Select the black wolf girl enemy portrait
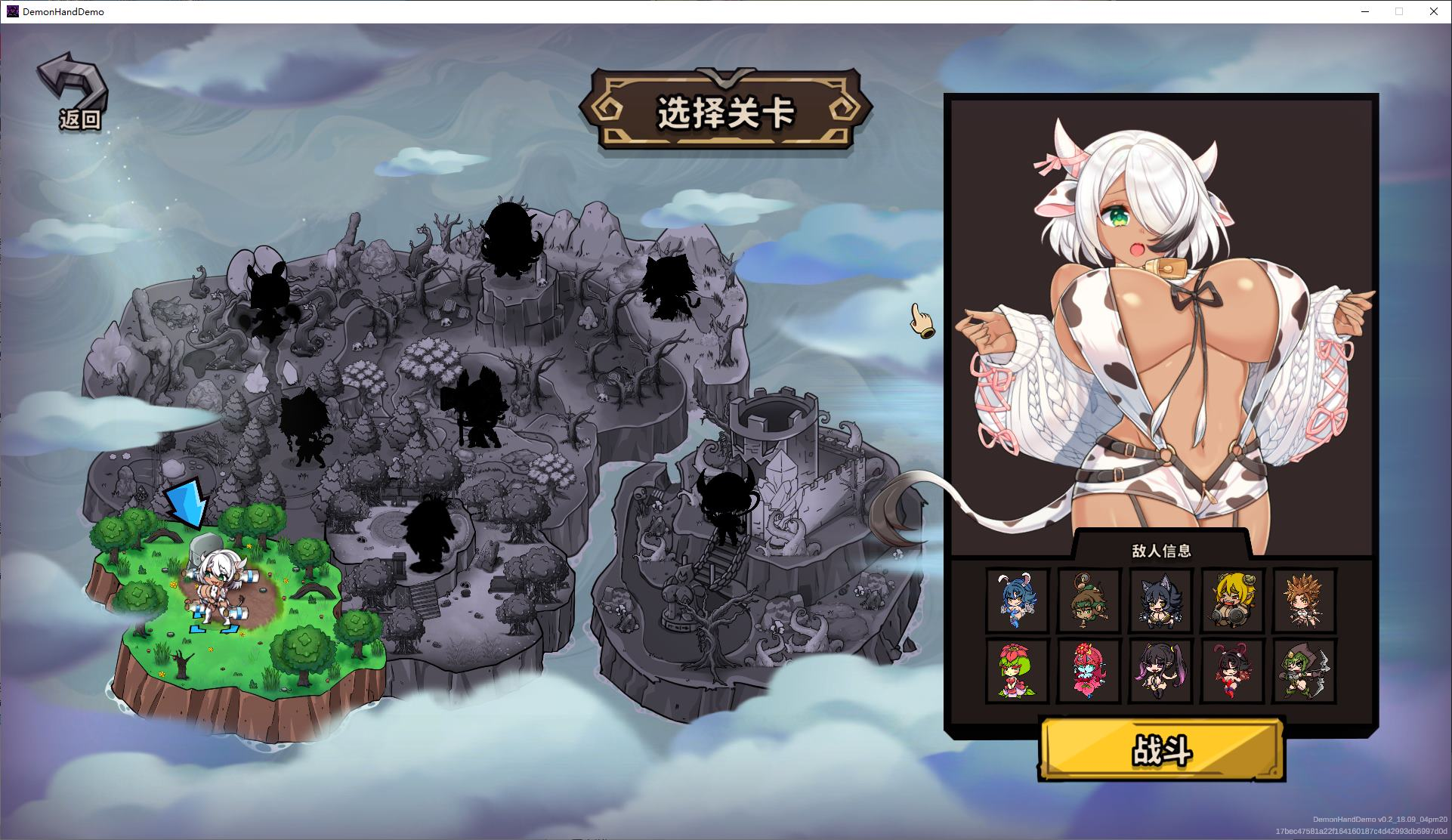The width and height of the screenshot is (1452, 840). tap(1160, 601)
